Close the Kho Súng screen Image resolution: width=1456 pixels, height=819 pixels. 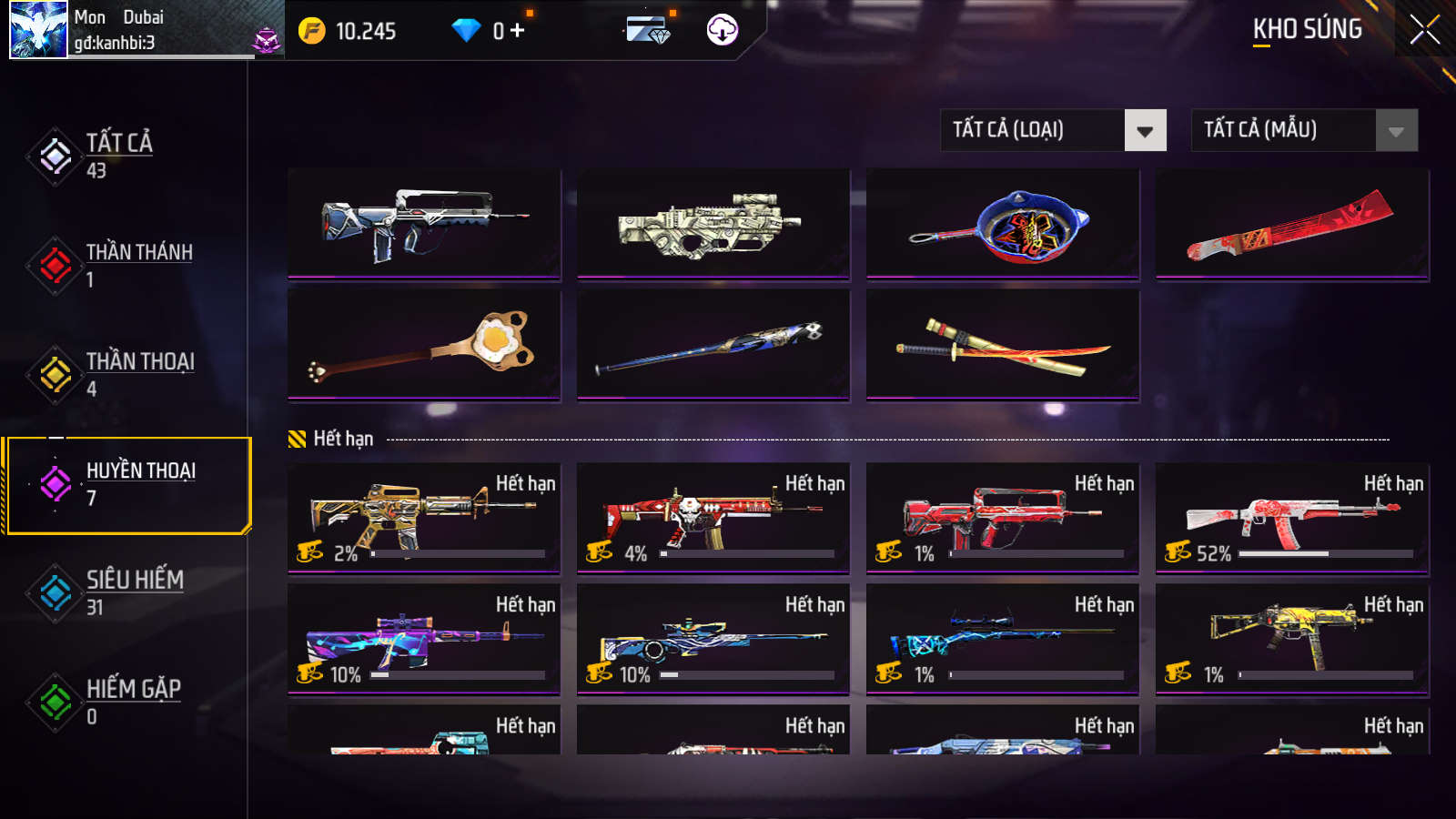pyautogui.click(x=1424, y=30)
